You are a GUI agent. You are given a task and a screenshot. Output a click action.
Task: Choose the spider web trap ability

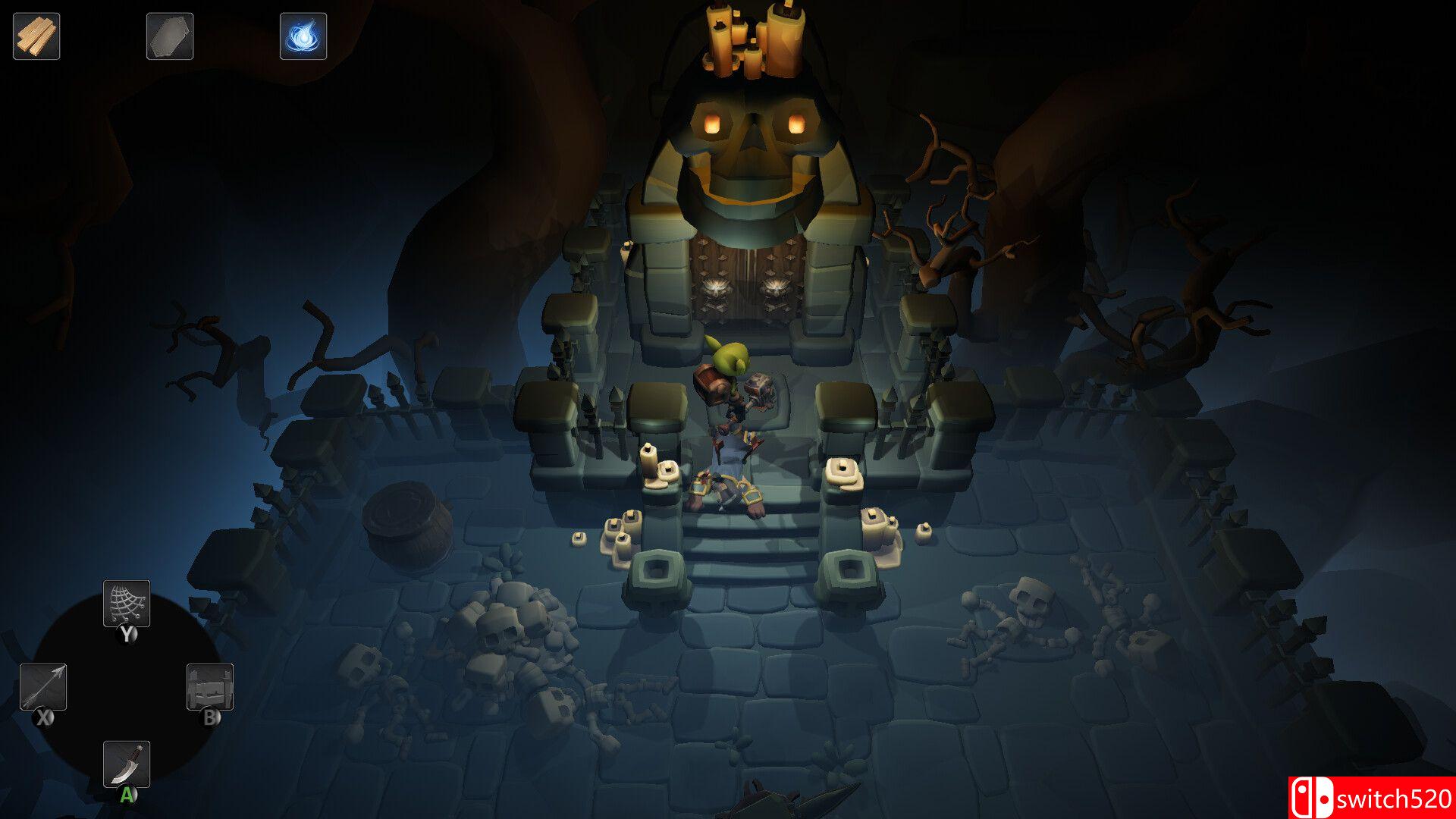pyautogui.click(x=127, y=604)
